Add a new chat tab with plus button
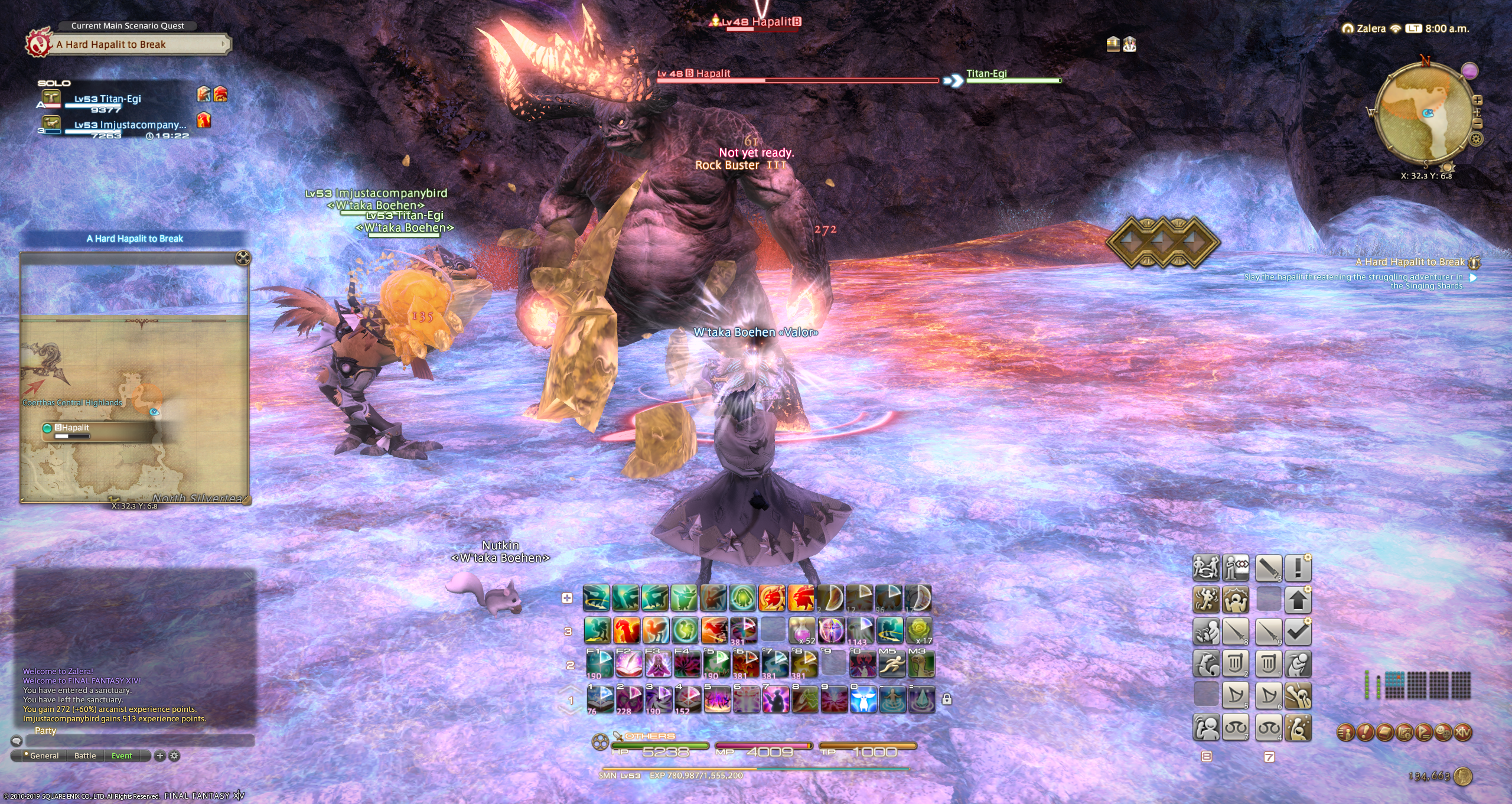 (x=159, y=756)
